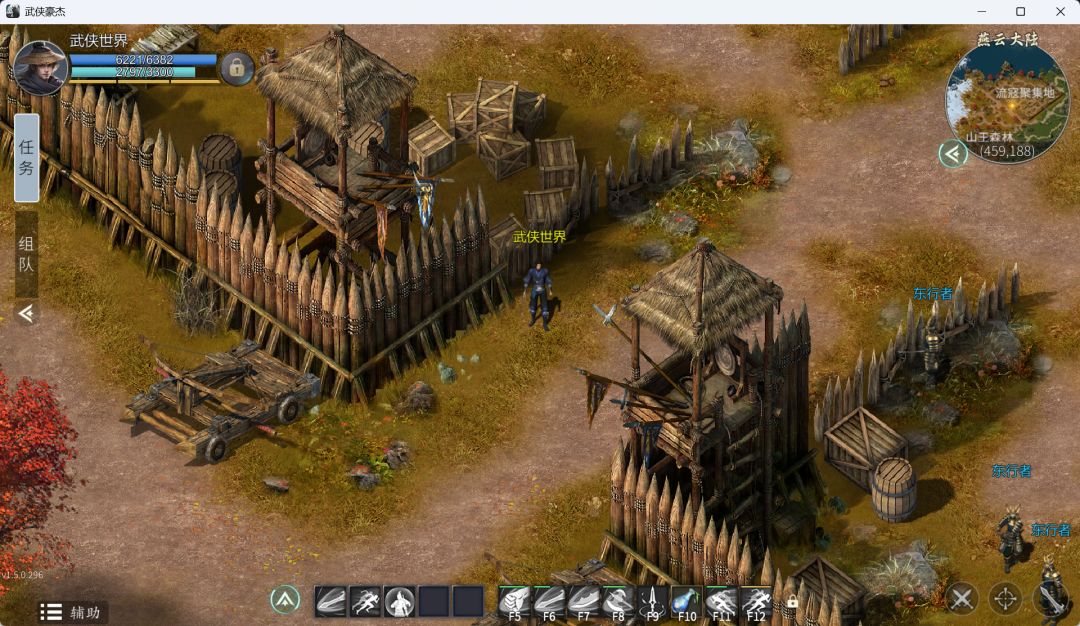Open the 任务 quest tab
Screen dimensions: 1080x626
27,158
